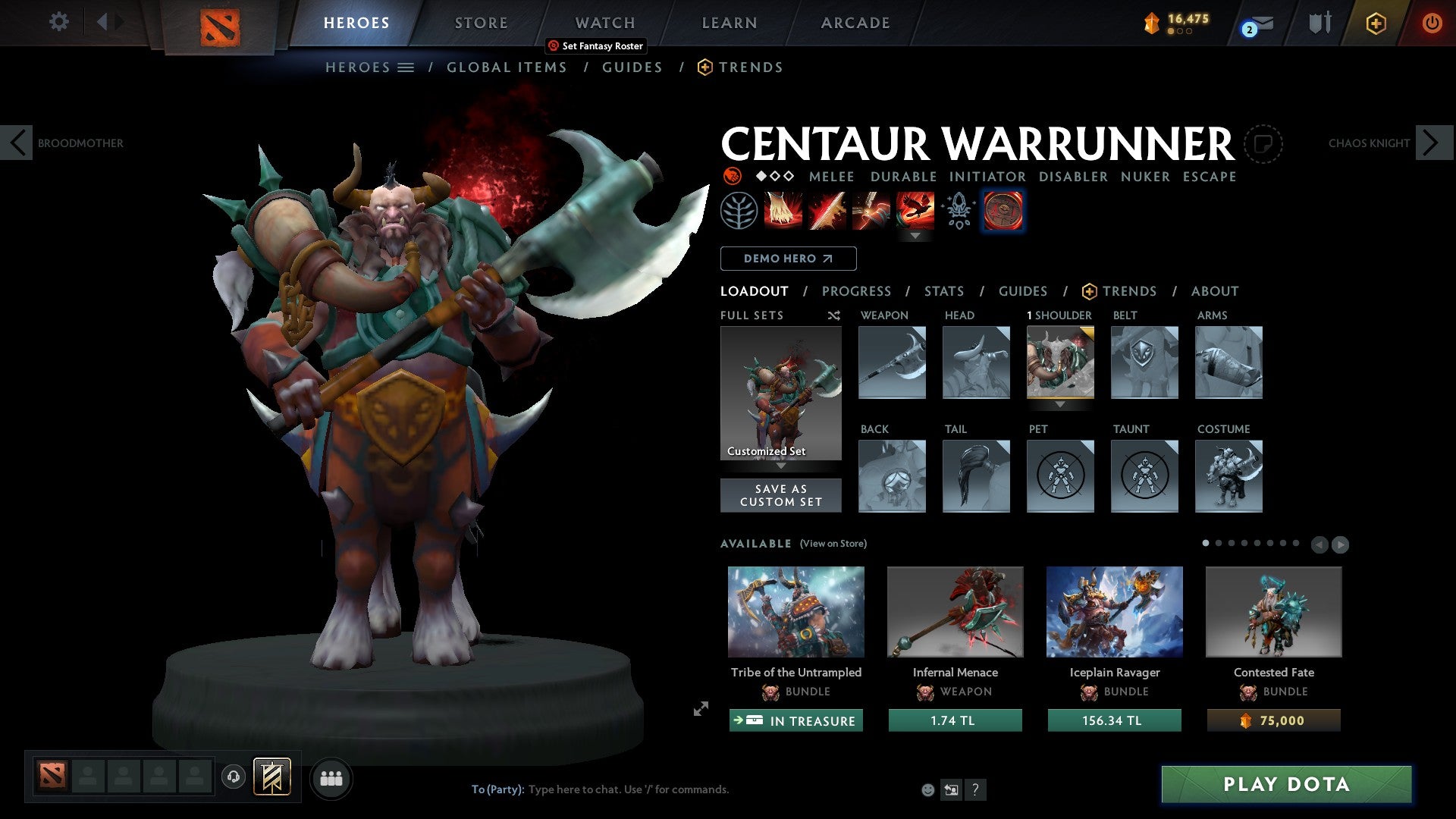1456x819 pixels.
Task: Click the shuffle icon next to Full Sets
Action: click(x=833, y=315)
